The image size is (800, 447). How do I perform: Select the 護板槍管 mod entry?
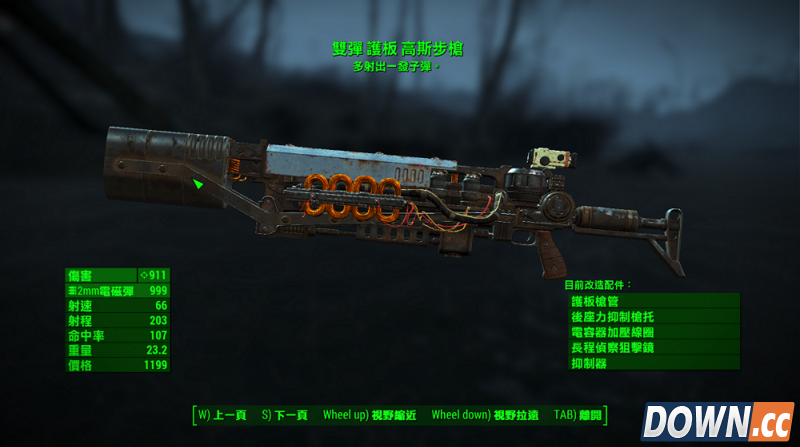(653, 300)
